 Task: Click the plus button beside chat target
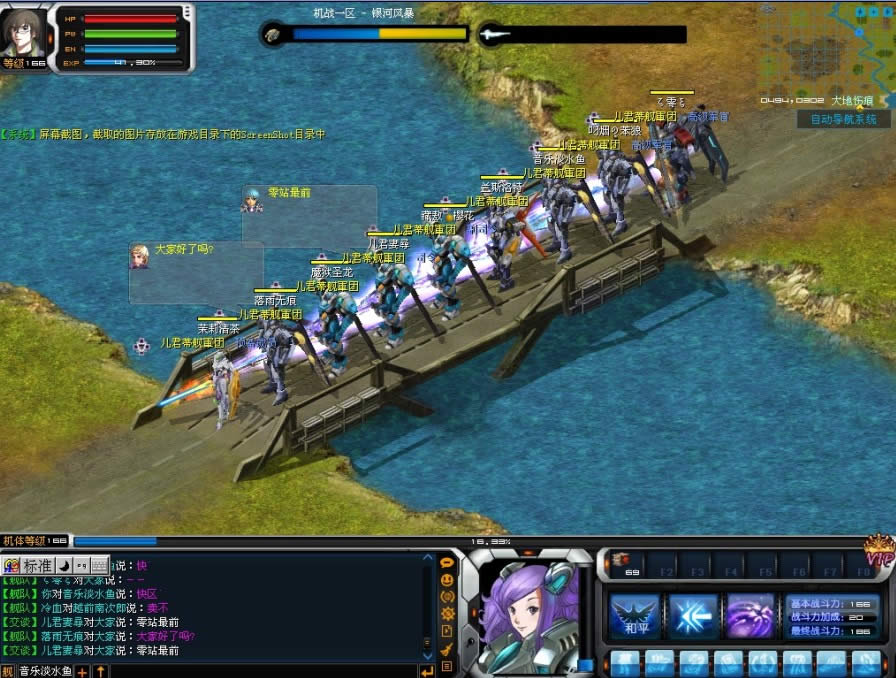pos(83,671)
